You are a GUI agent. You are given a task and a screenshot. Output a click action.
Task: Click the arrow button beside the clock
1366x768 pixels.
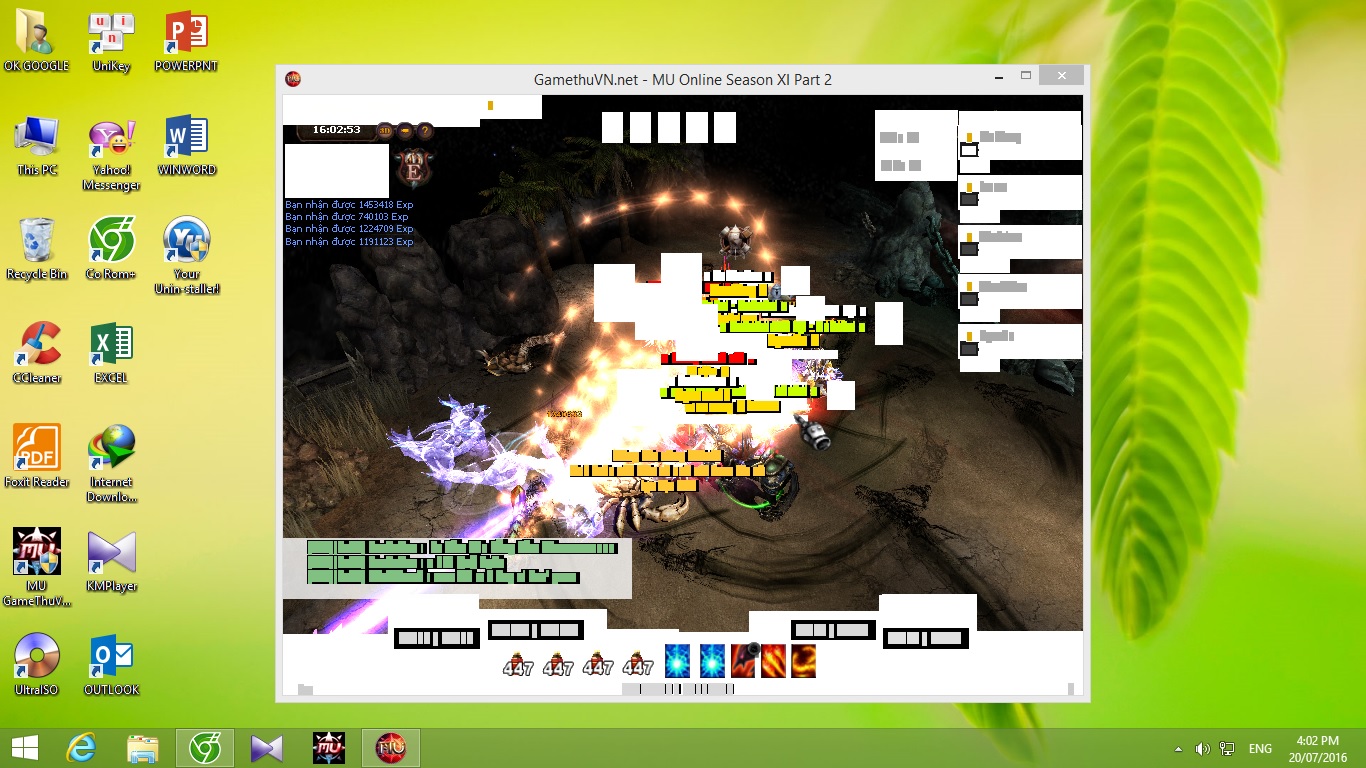405,130
